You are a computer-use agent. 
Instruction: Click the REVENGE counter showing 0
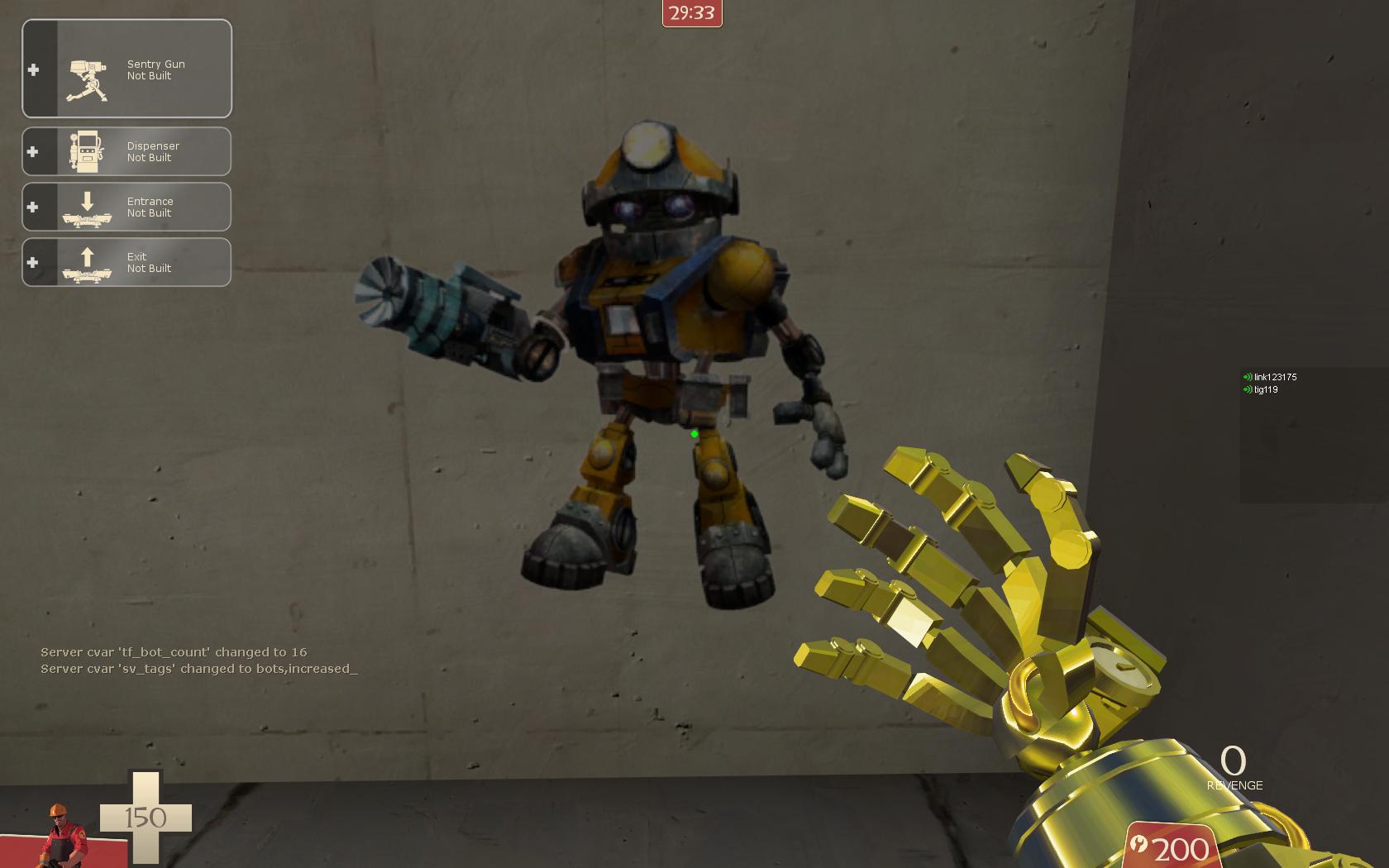click(1234, 764)
